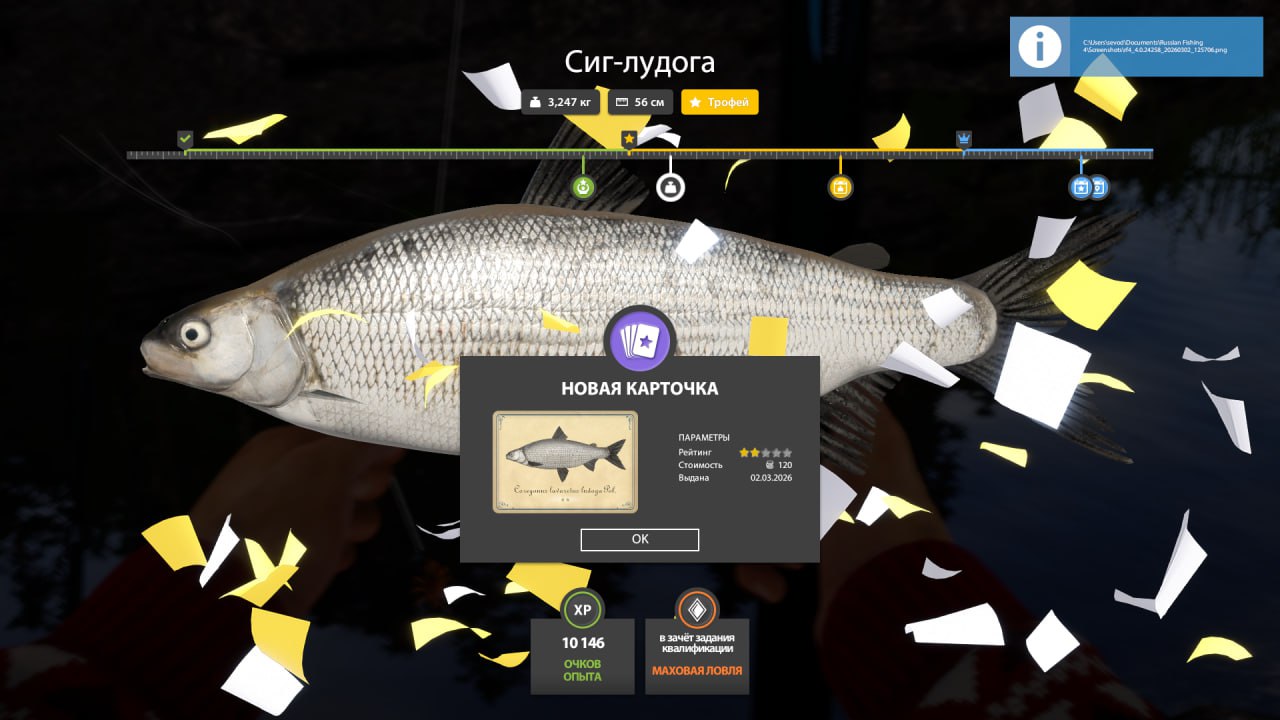Image resolution: width=1280 pixels, height=720 pixels.
Task: Click the 56 см length badge
Action: (x=640, y=102)
